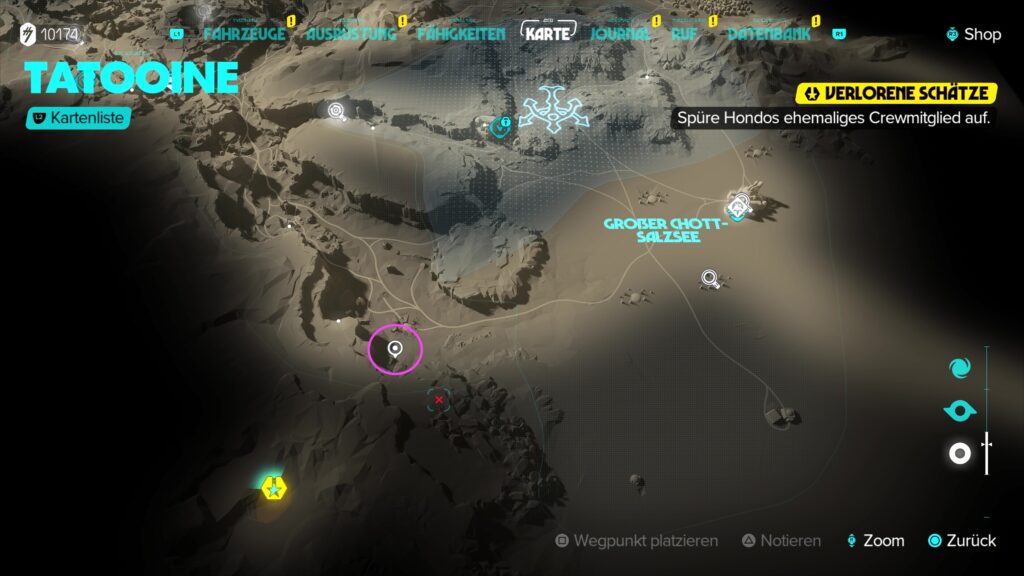Screen dimensions: 1024x576
Task: Open the Ruf tab
Action: tap(684, 33)
